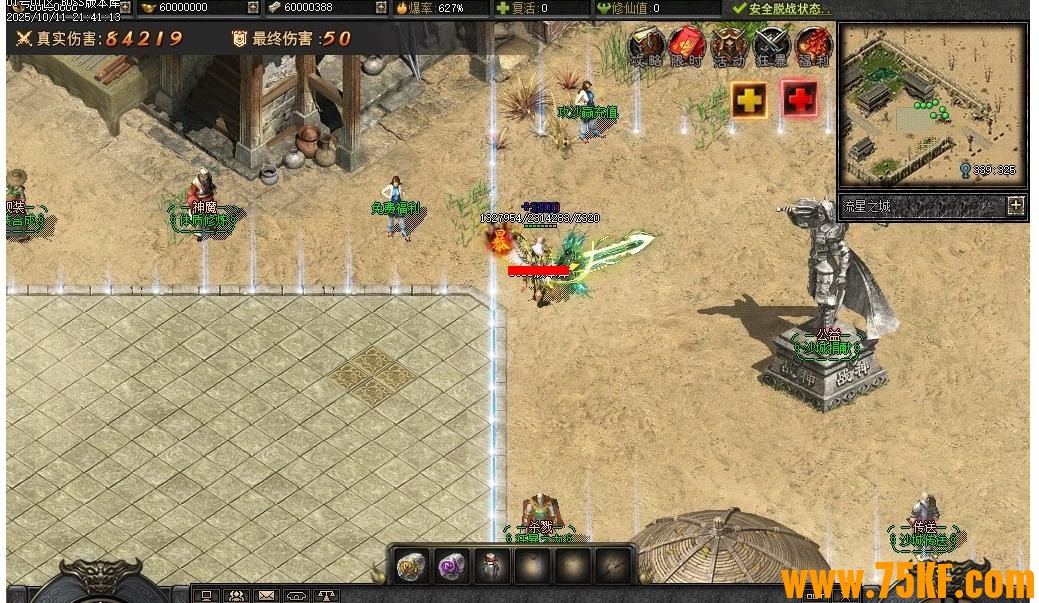This screenshot has width=1039, height=603.
Task: Use the purple-swirl scroll in the hotbar
Action: tap(452, 566)
